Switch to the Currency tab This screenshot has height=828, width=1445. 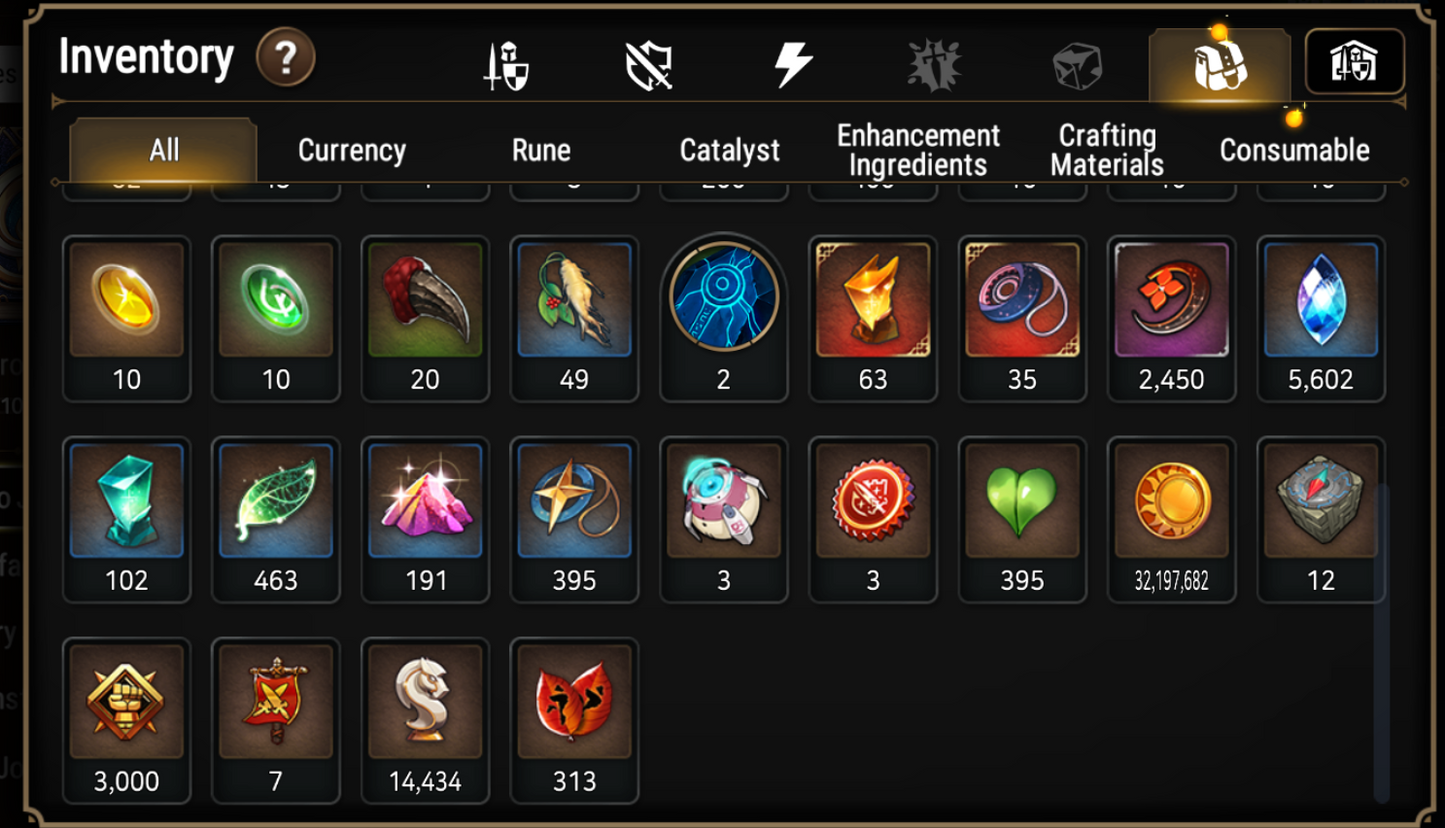349,149
